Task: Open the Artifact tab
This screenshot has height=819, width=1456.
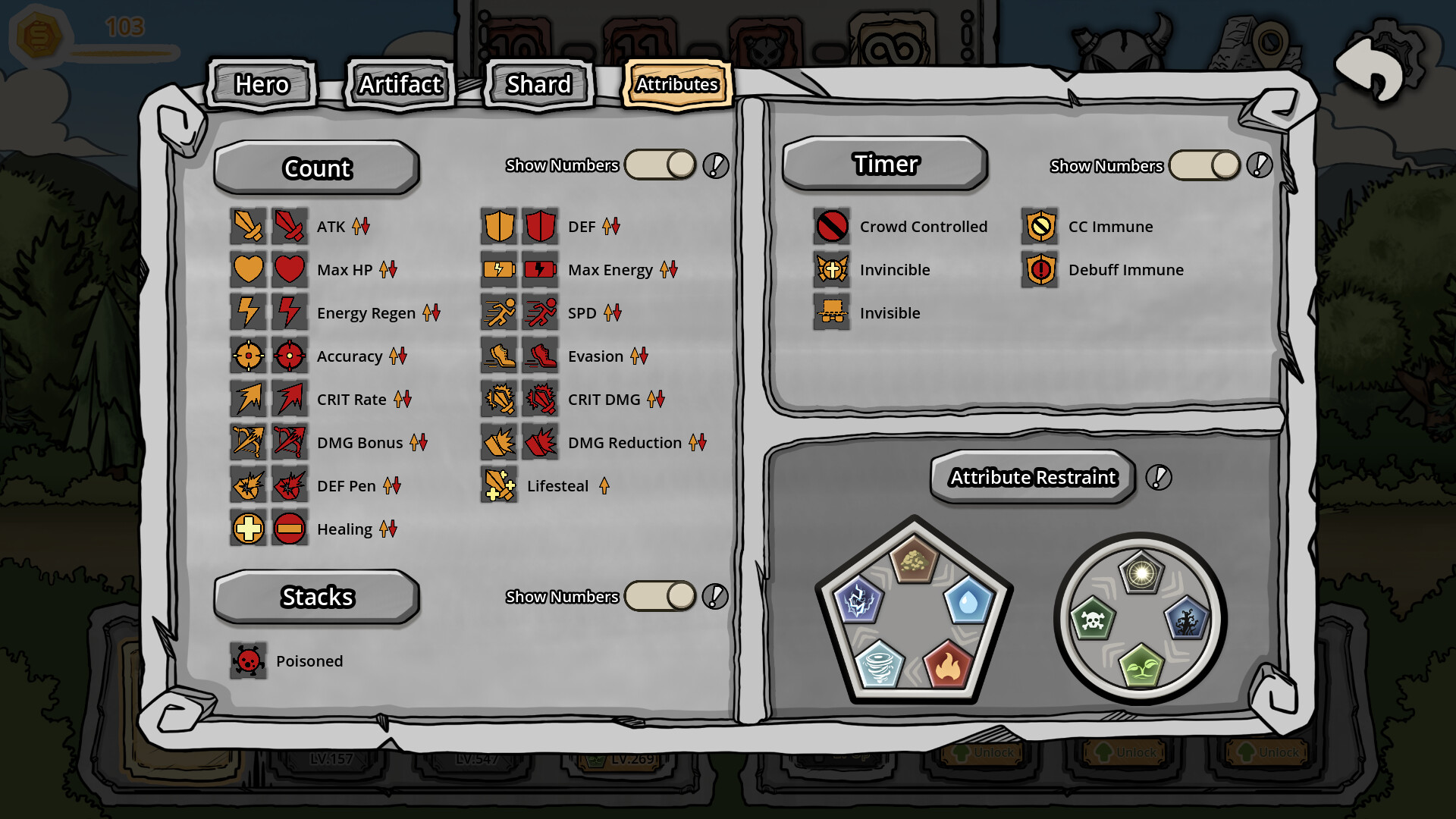Action: tap(400, 85)
